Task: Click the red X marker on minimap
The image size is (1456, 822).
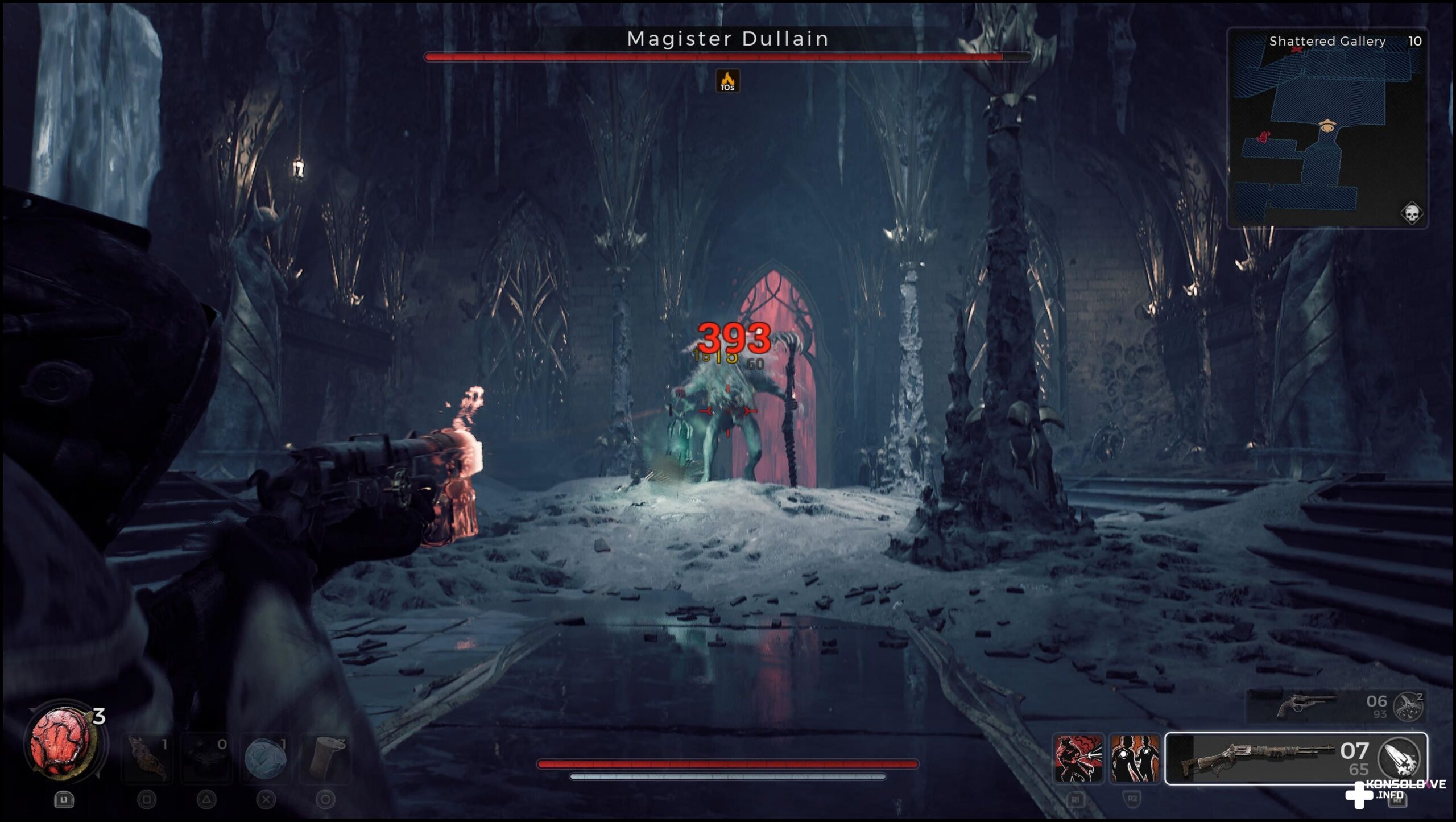Action: [x=1297, y=50]
